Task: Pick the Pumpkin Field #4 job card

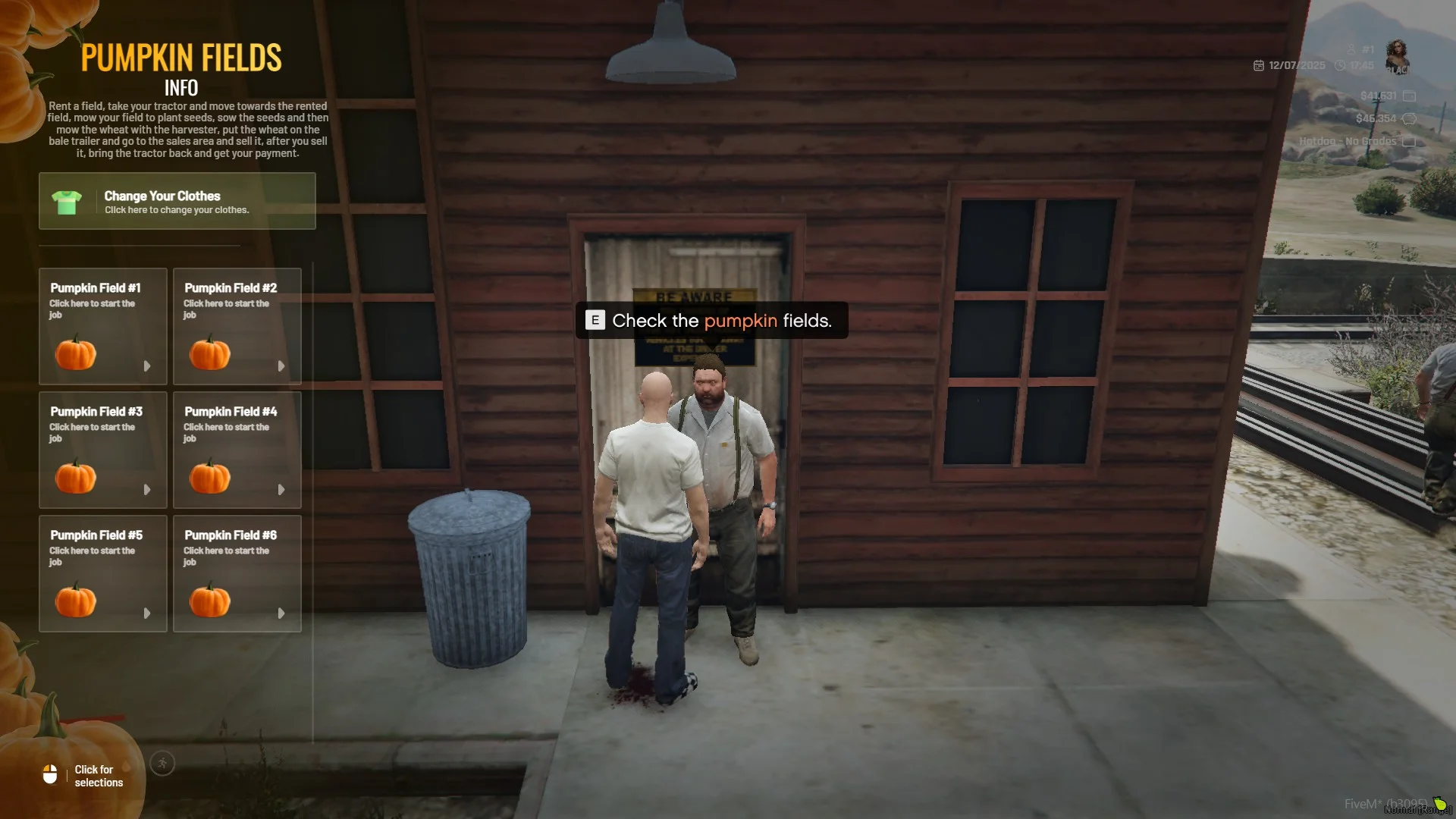Action: click(237, 450)
